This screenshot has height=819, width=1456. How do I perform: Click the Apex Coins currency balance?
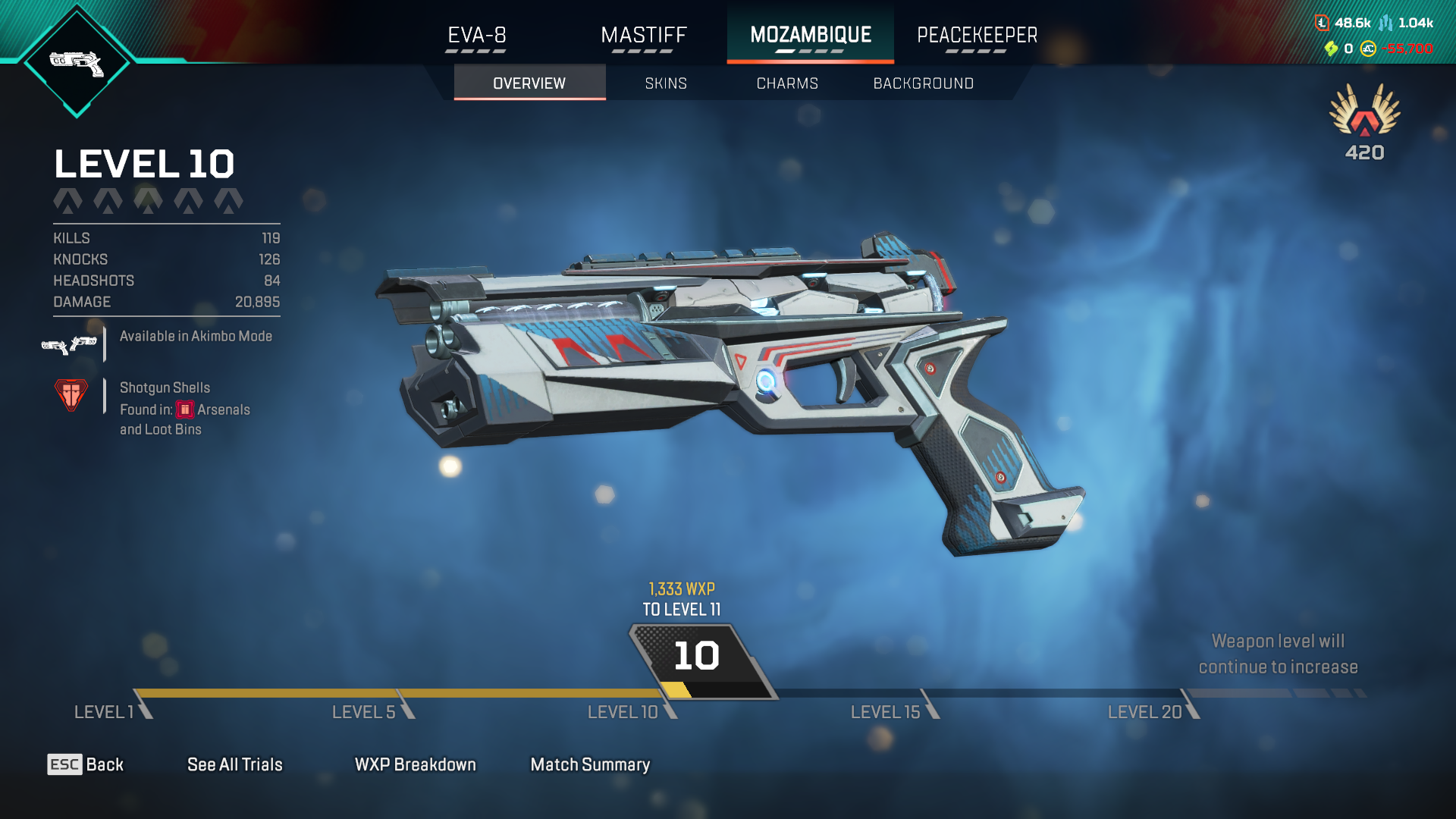click(x=1398, y=49)
